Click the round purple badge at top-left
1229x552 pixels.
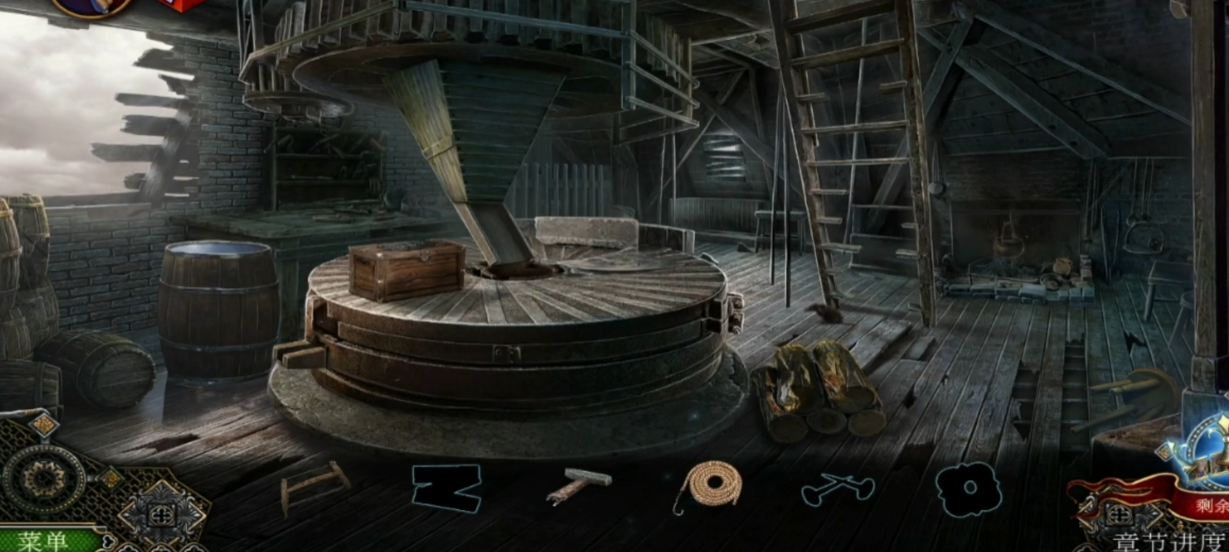point(92,6)
